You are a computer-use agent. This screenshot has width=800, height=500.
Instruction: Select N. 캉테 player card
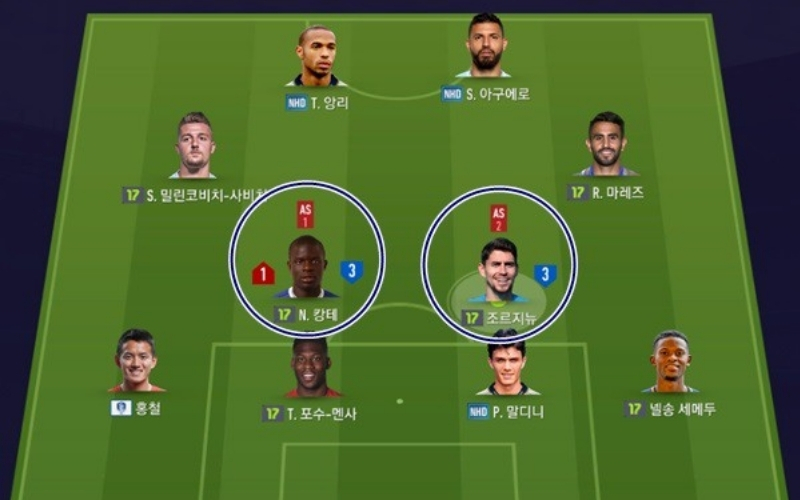point(306,267)
